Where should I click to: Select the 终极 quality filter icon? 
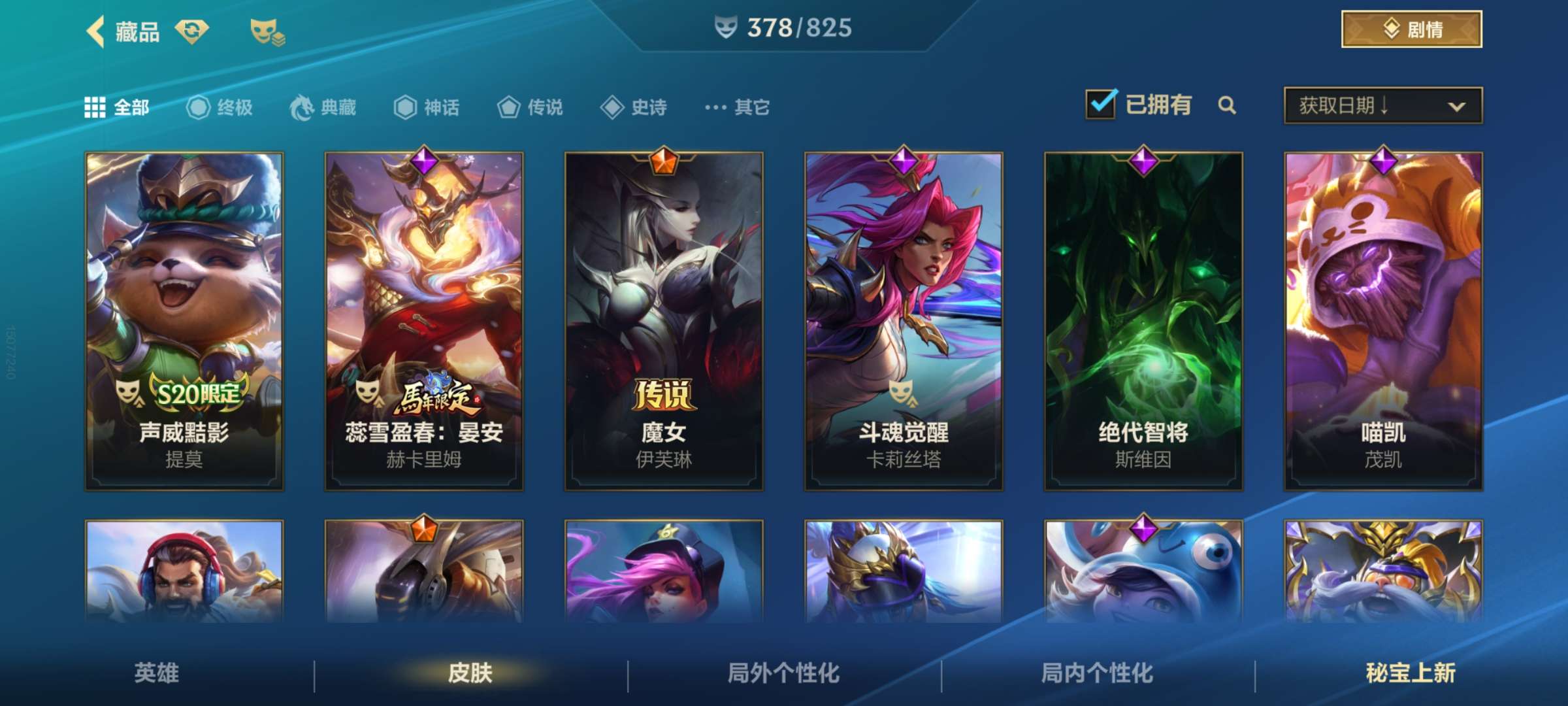198,108
